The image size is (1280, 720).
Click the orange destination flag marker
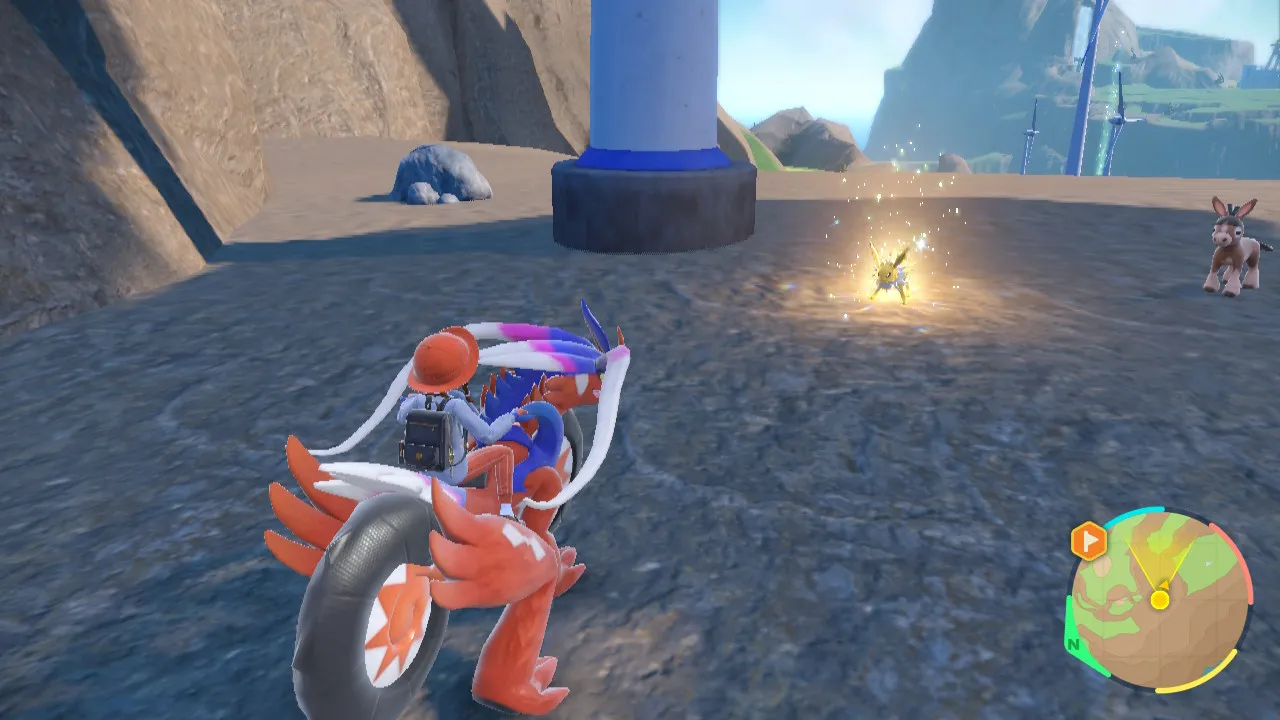point(1088,541)
